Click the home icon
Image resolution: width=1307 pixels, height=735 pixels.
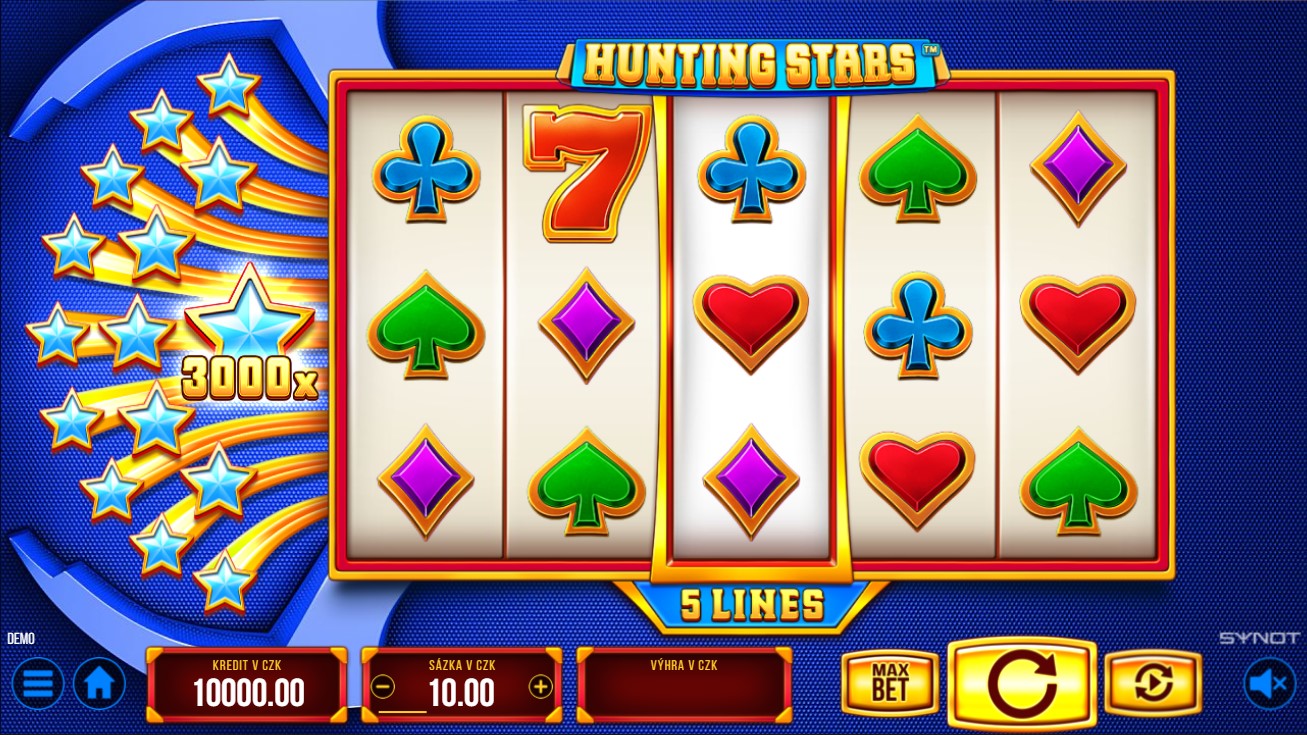click(x=97, y=683)
